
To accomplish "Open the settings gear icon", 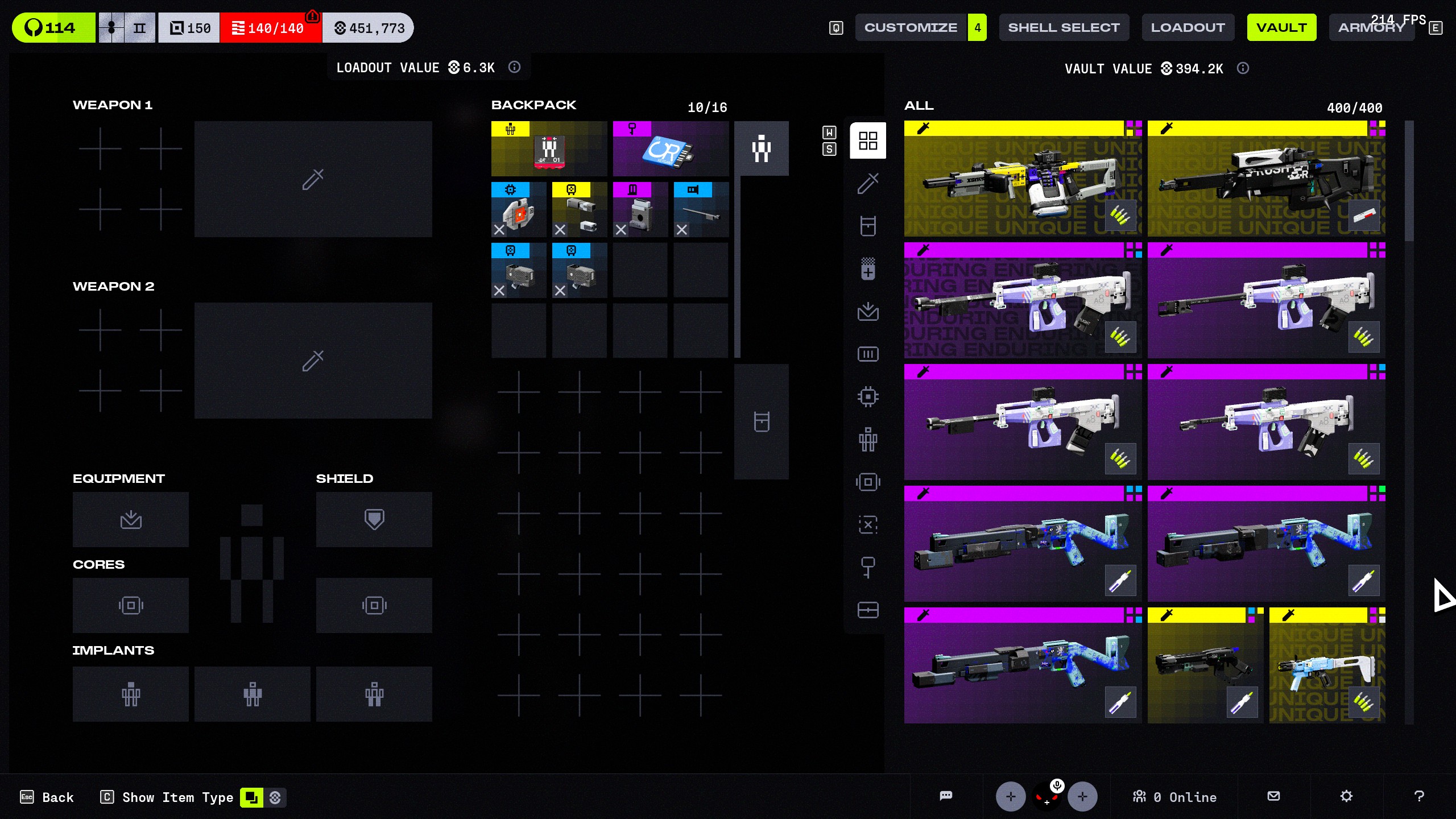I will pos(1346,796).
